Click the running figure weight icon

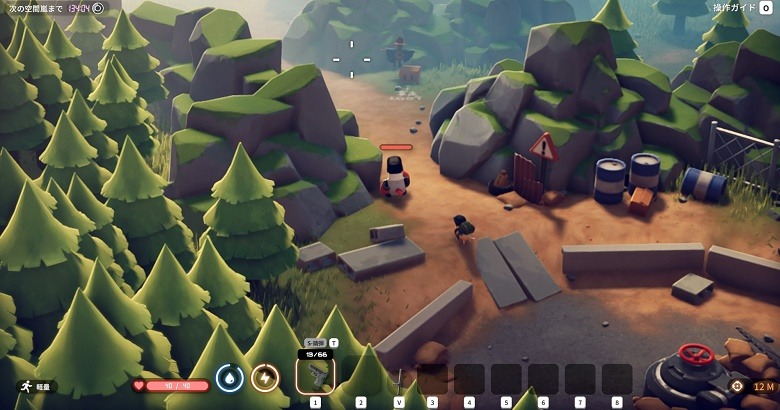(24, 386)
